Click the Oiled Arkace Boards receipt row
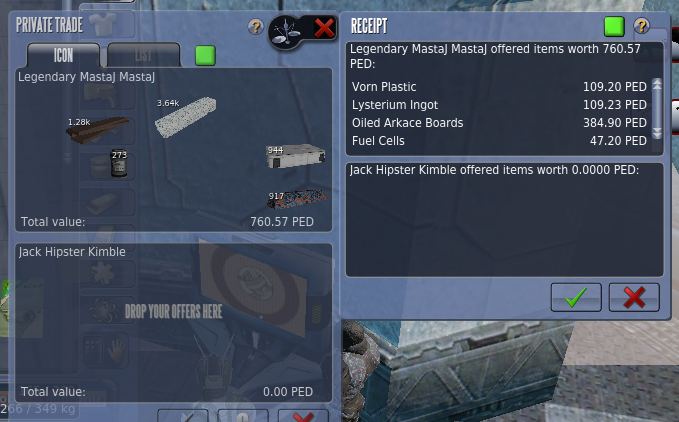 500,123
